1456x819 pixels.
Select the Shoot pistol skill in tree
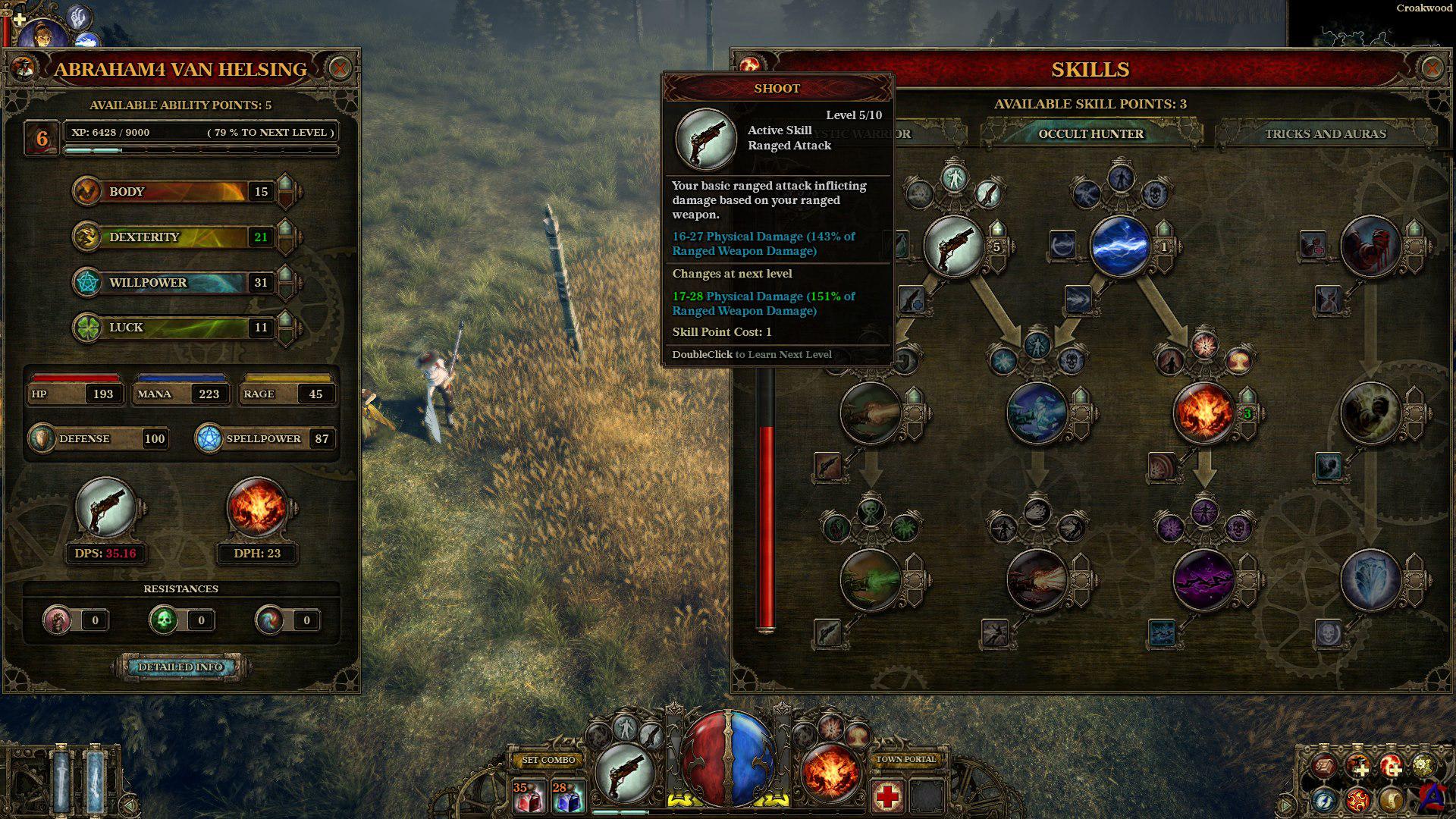pos(953,246)
